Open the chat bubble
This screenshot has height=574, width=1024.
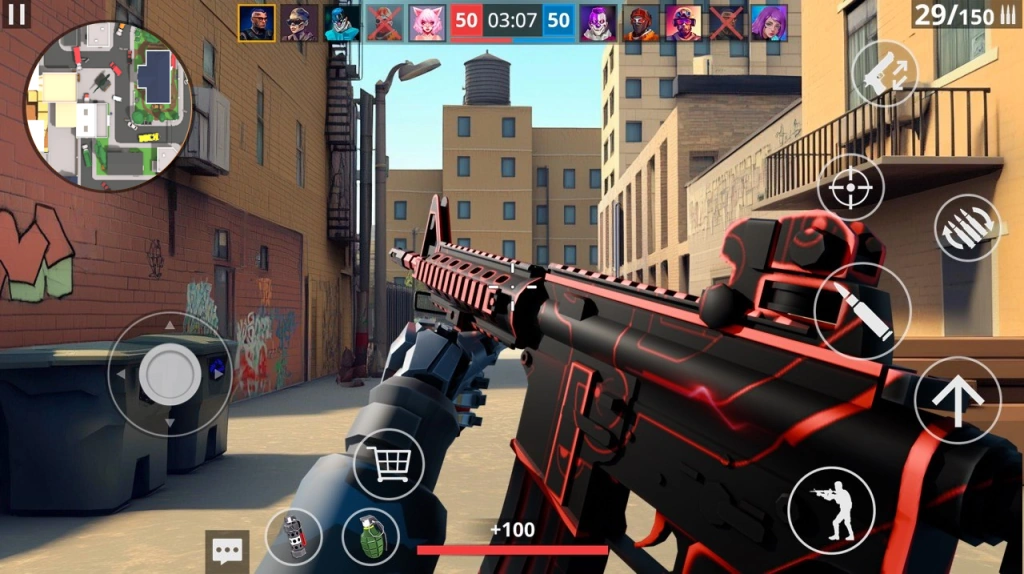pos(227,550)
